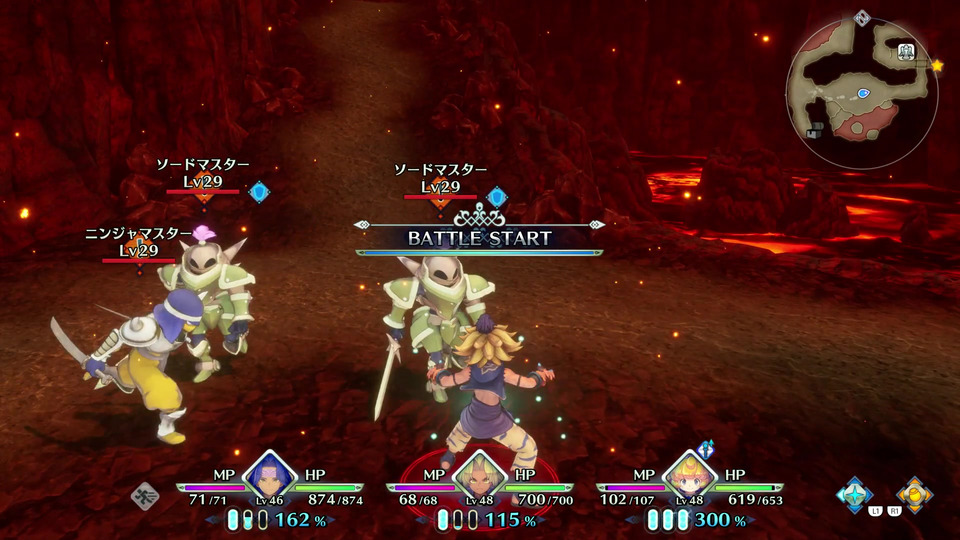Choose the orange-haired Lv 48 party member portrait
This screenshot has width=960, height=540.
pyautogui.click(x=688, y=476)
